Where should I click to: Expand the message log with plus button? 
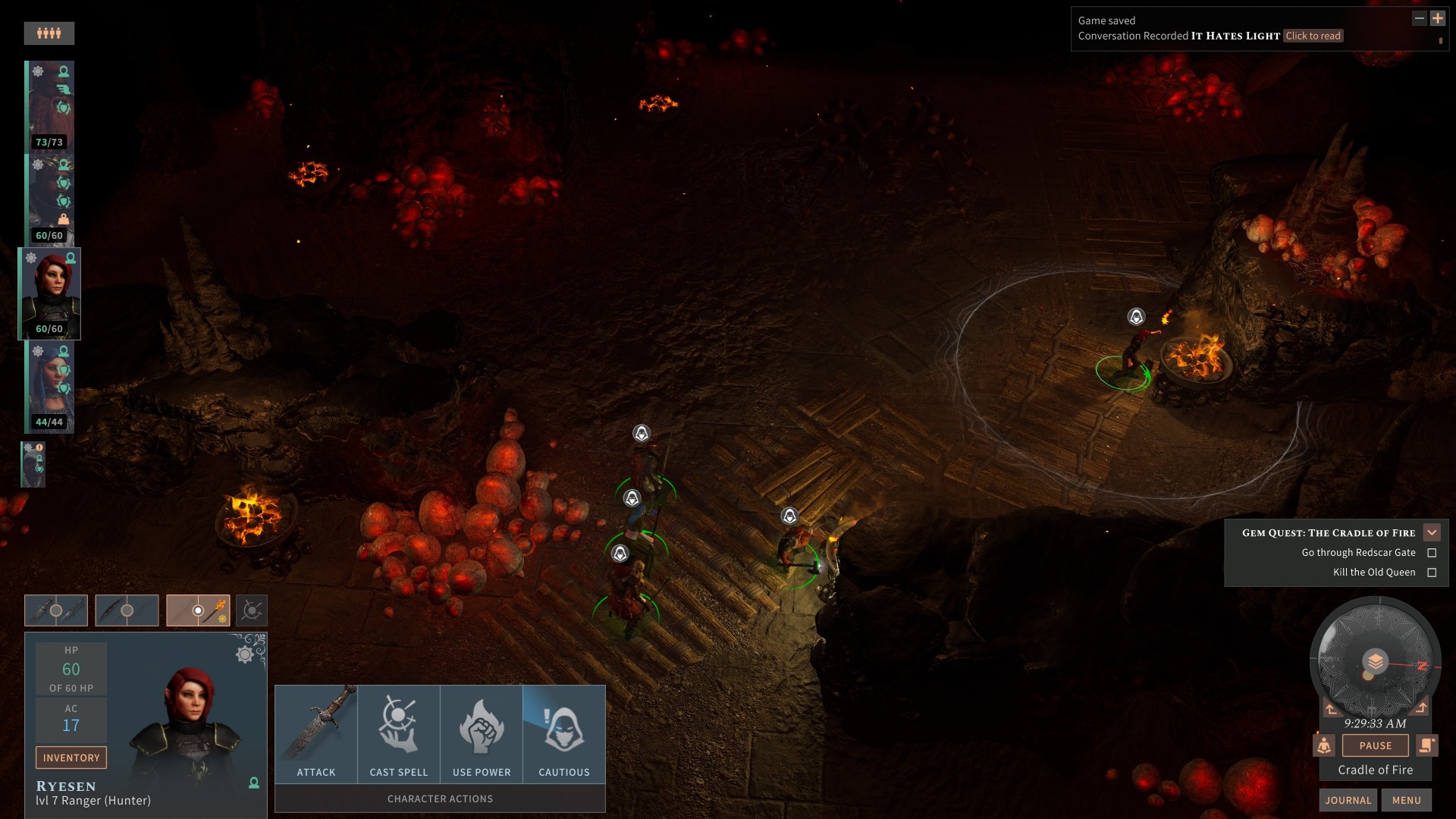point(1437,19)
